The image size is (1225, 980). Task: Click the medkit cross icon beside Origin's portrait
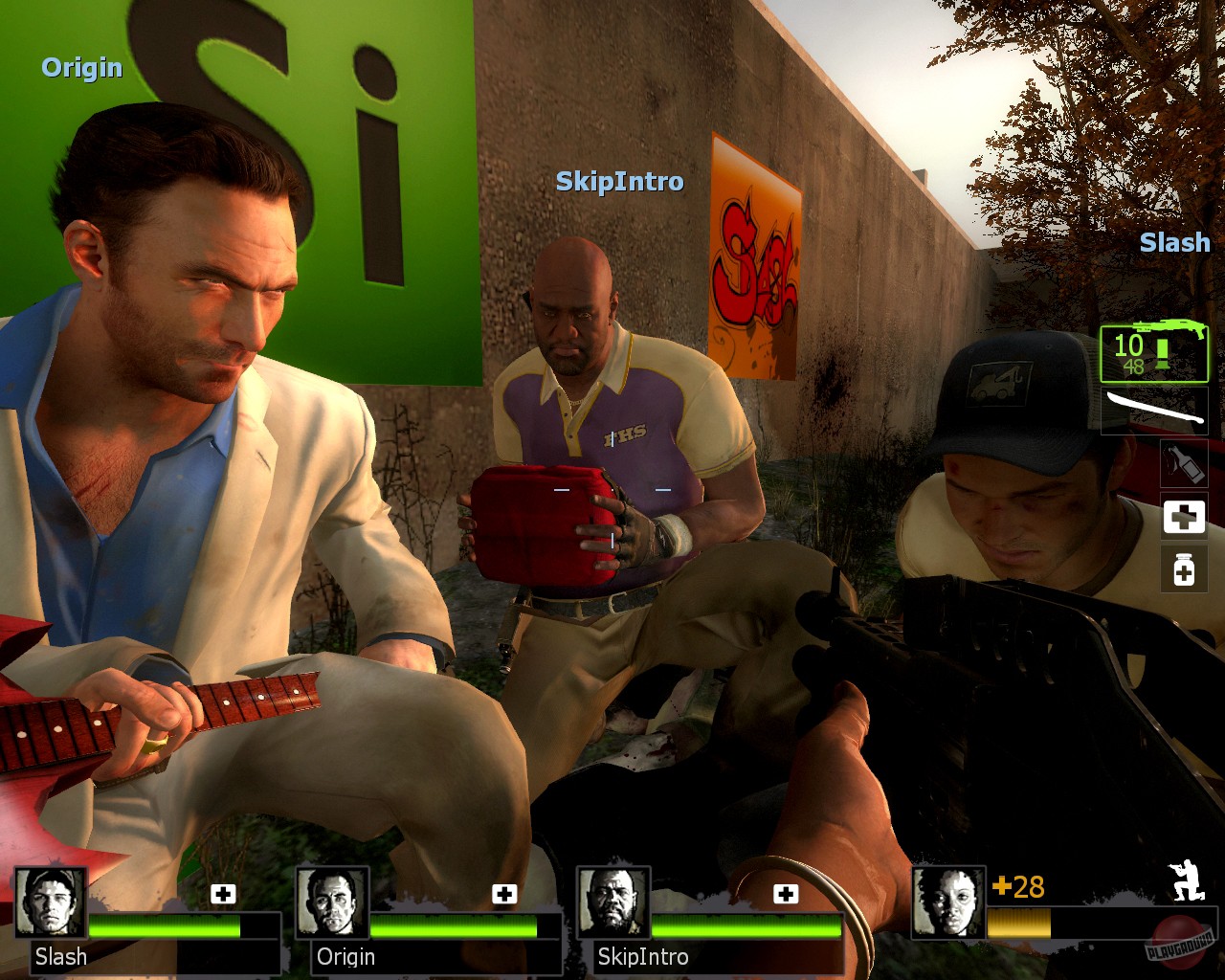(x=502, y=895)
